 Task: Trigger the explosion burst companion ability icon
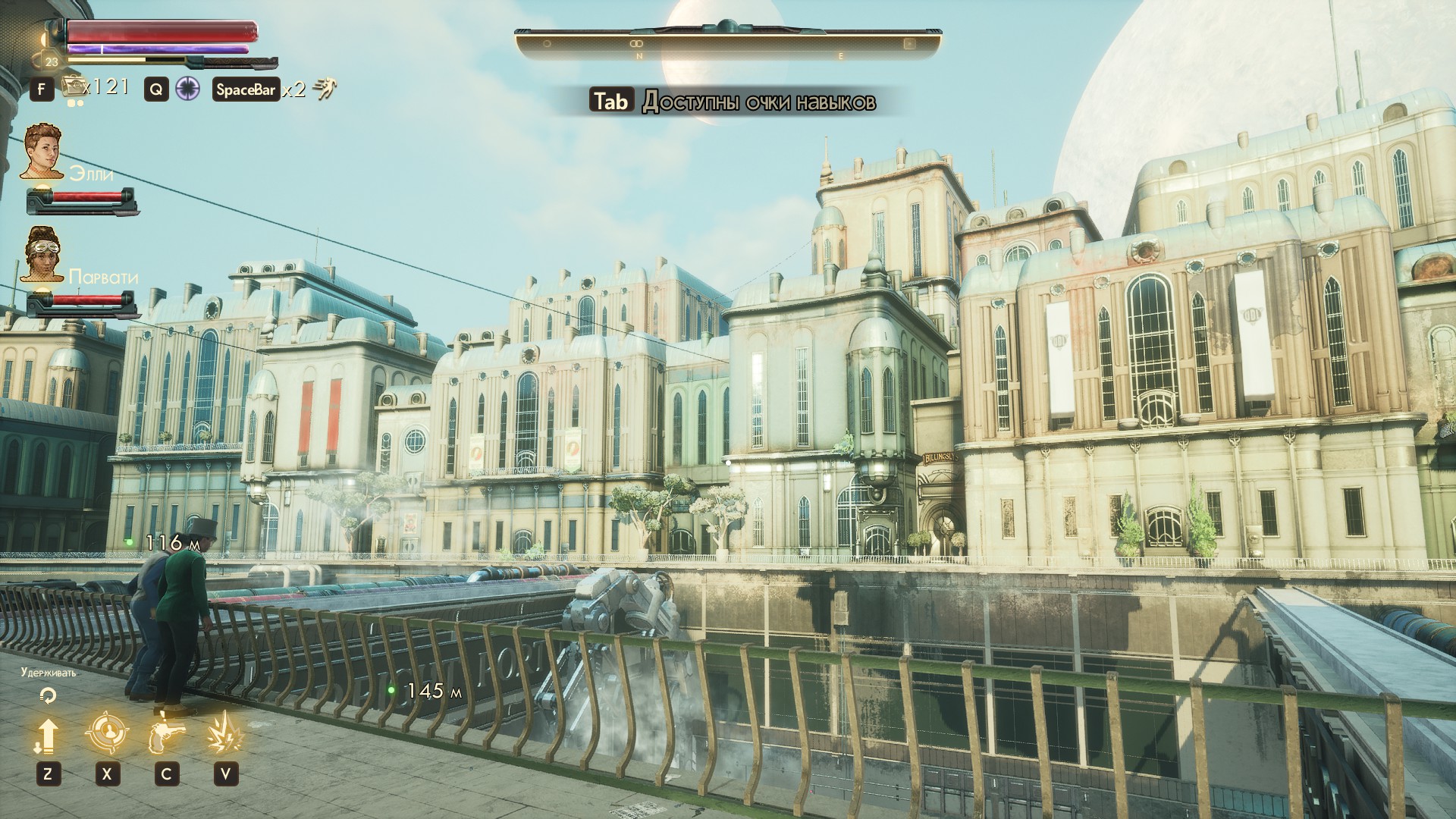point(224,734)
